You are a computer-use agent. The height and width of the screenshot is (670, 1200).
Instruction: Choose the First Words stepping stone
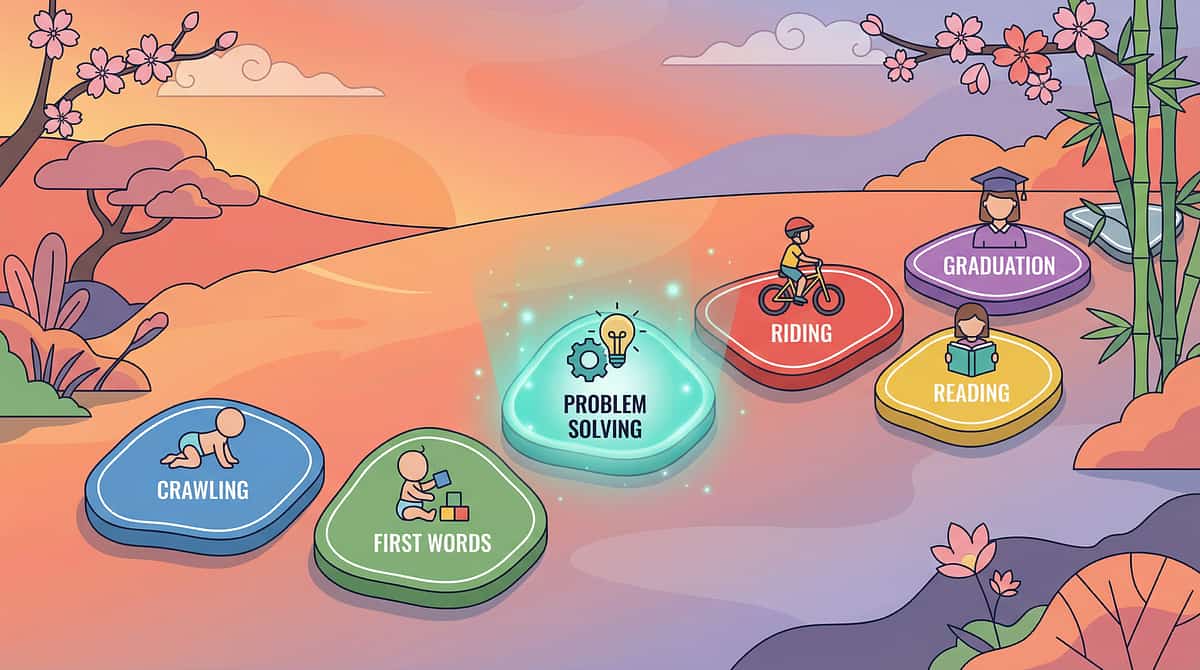431,530
